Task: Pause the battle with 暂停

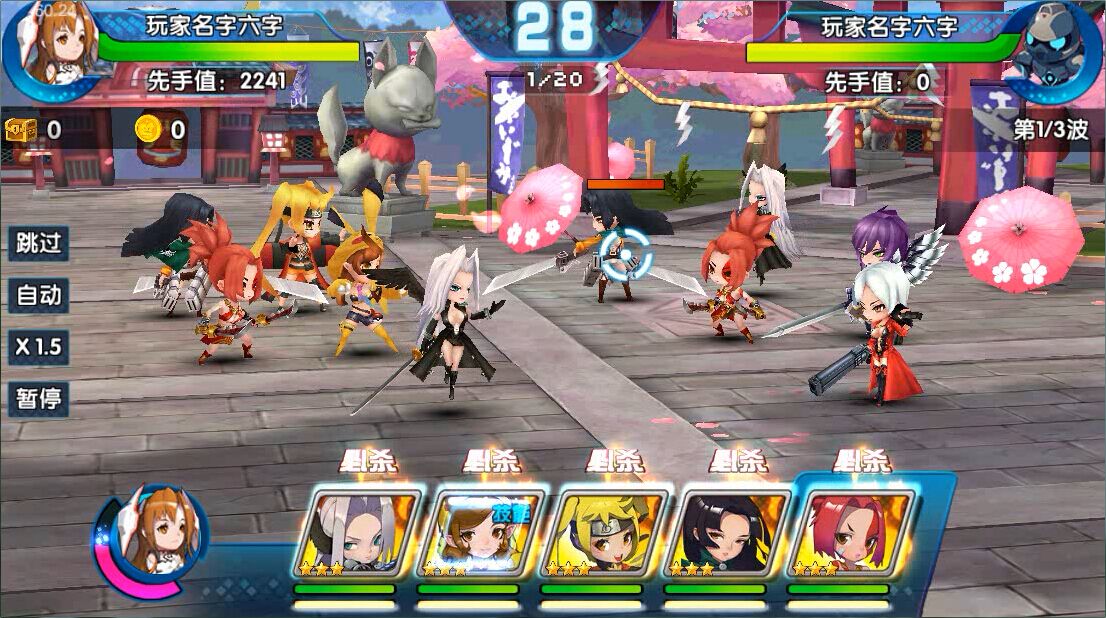Action: tap(39, 400)
